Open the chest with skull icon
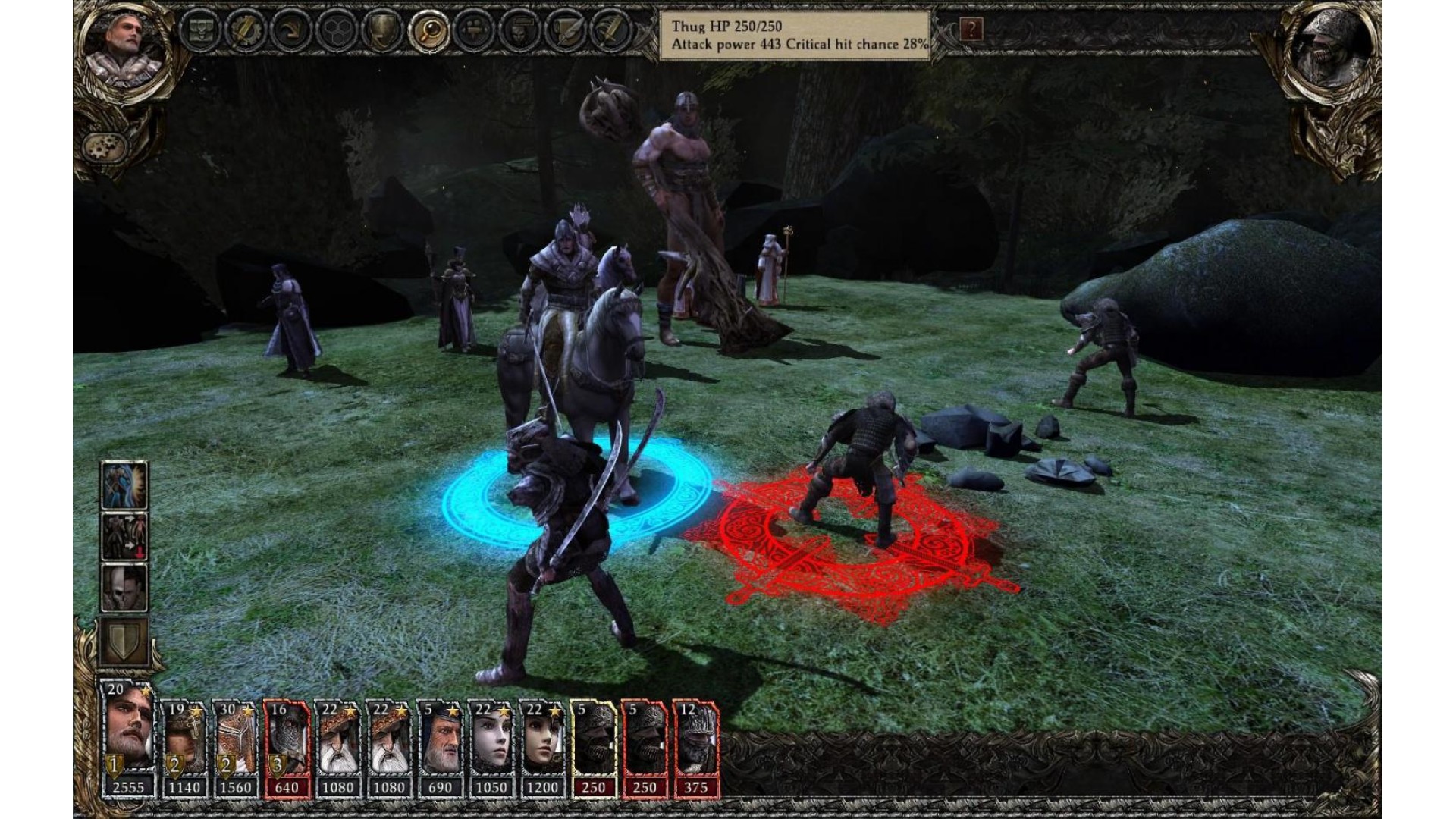Screen dimensions: 1456x819 point(201,31)
